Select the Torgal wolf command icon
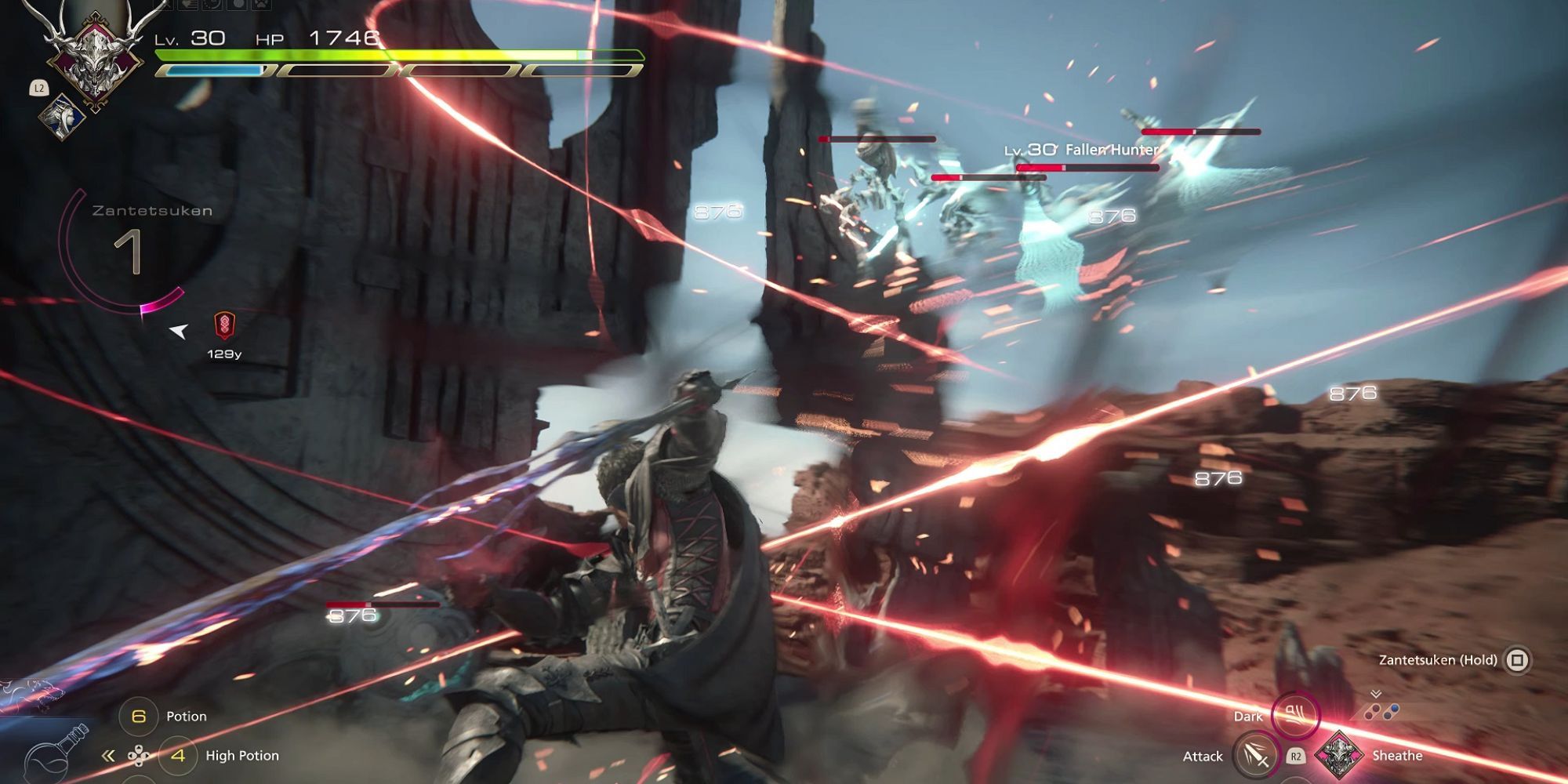The image size is (1568, 784). (x=30, y=692)
